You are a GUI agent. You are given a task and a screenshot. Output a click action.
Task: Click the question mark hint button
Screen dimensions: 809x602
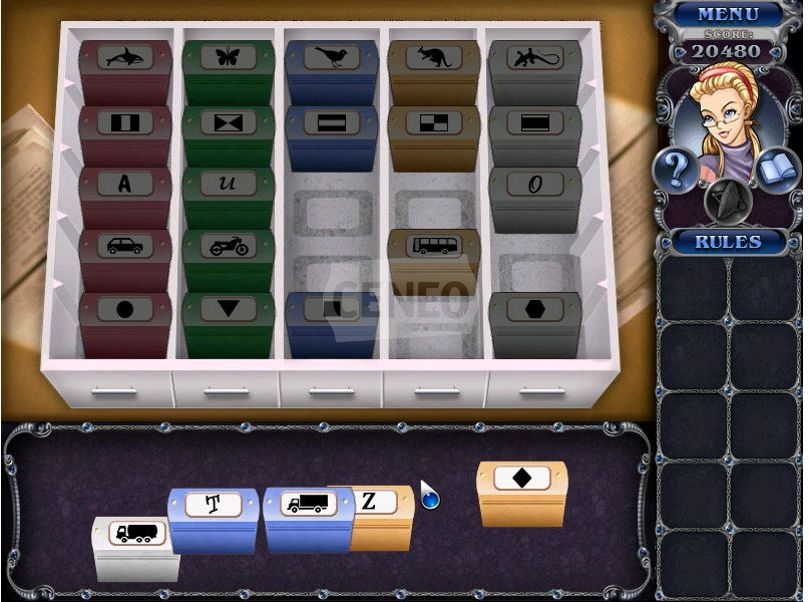[676, 170]
